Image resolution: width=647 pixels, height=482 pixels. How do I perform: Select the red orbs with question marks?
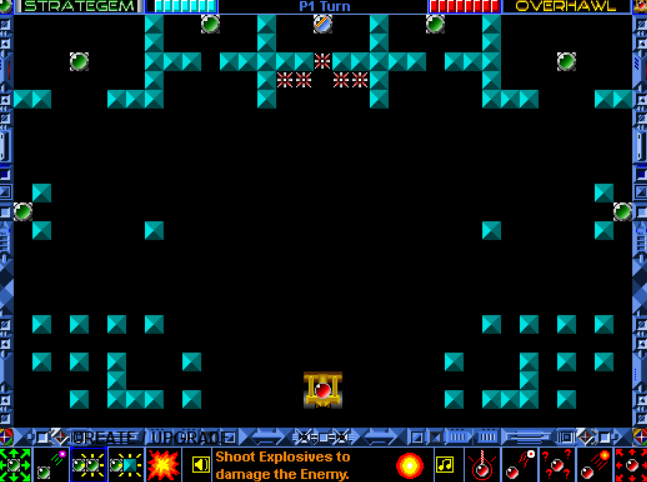point(555,465)
